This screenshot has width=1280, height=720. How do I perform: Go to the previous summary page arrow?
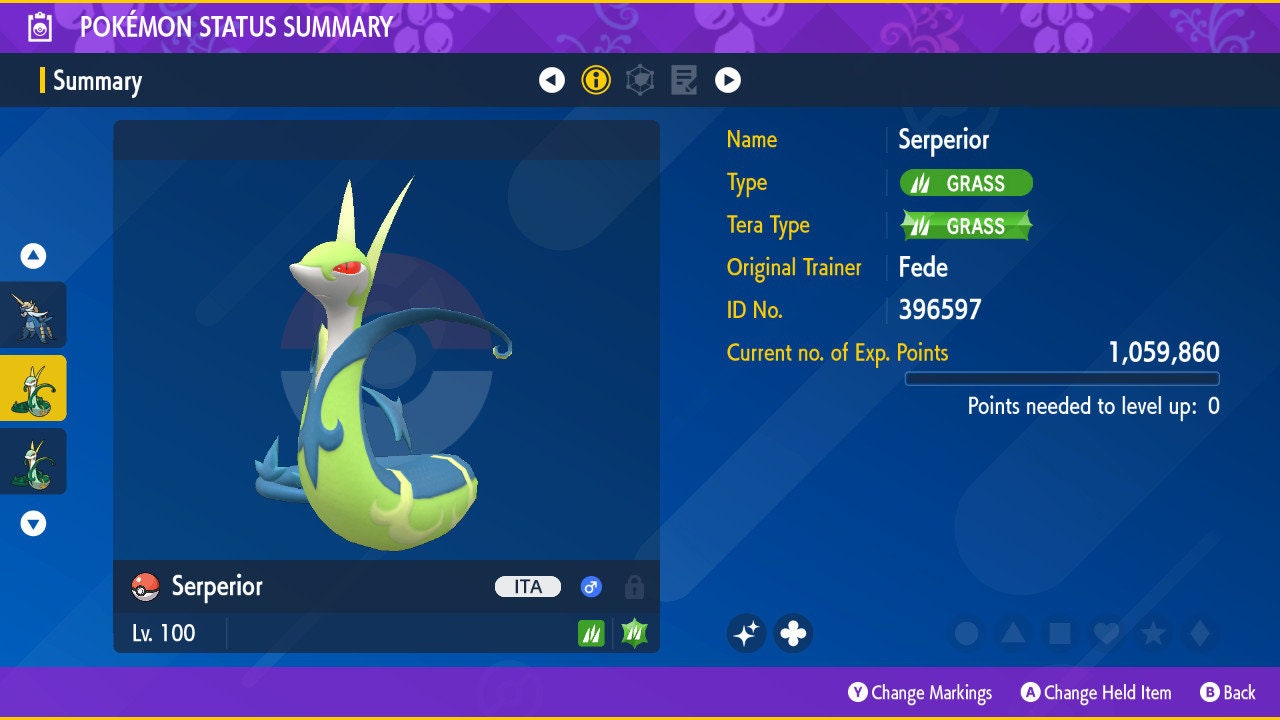click(x=552, y=80)
